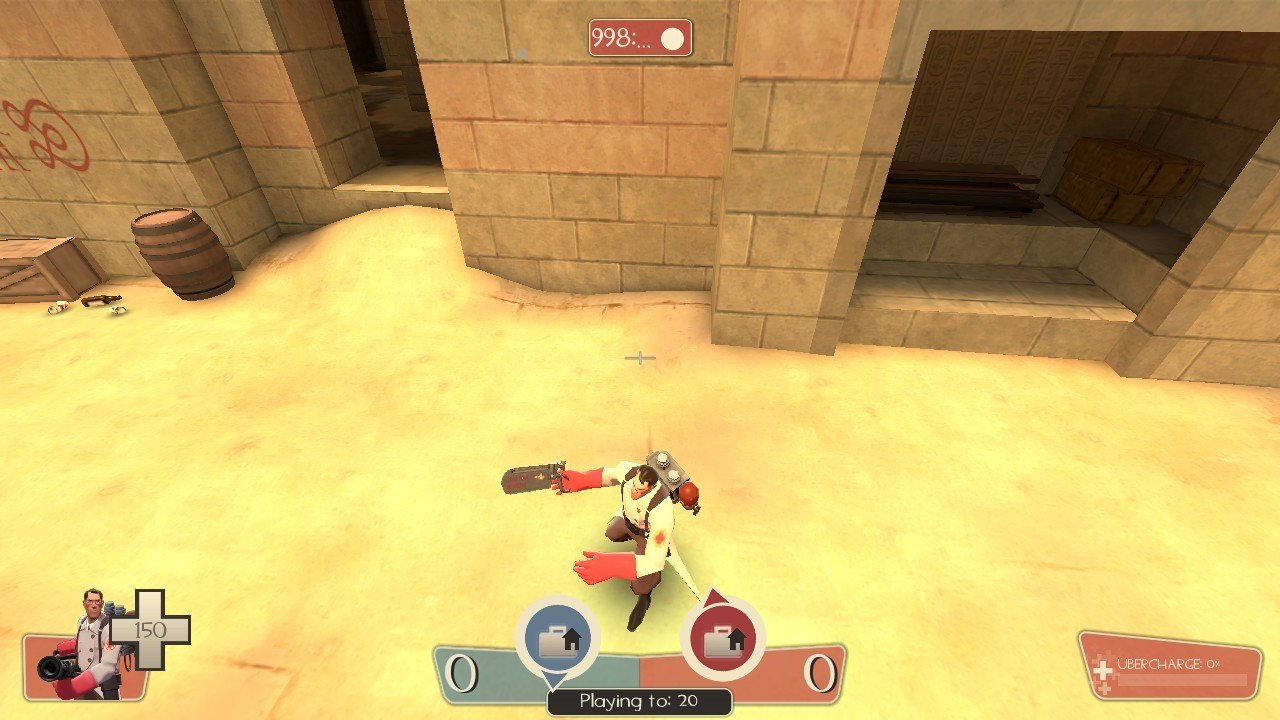The height and width of the screenshot is (720, 1280).
Task: Click the red team intelligence briefcase icon
Action: point(722,639)
